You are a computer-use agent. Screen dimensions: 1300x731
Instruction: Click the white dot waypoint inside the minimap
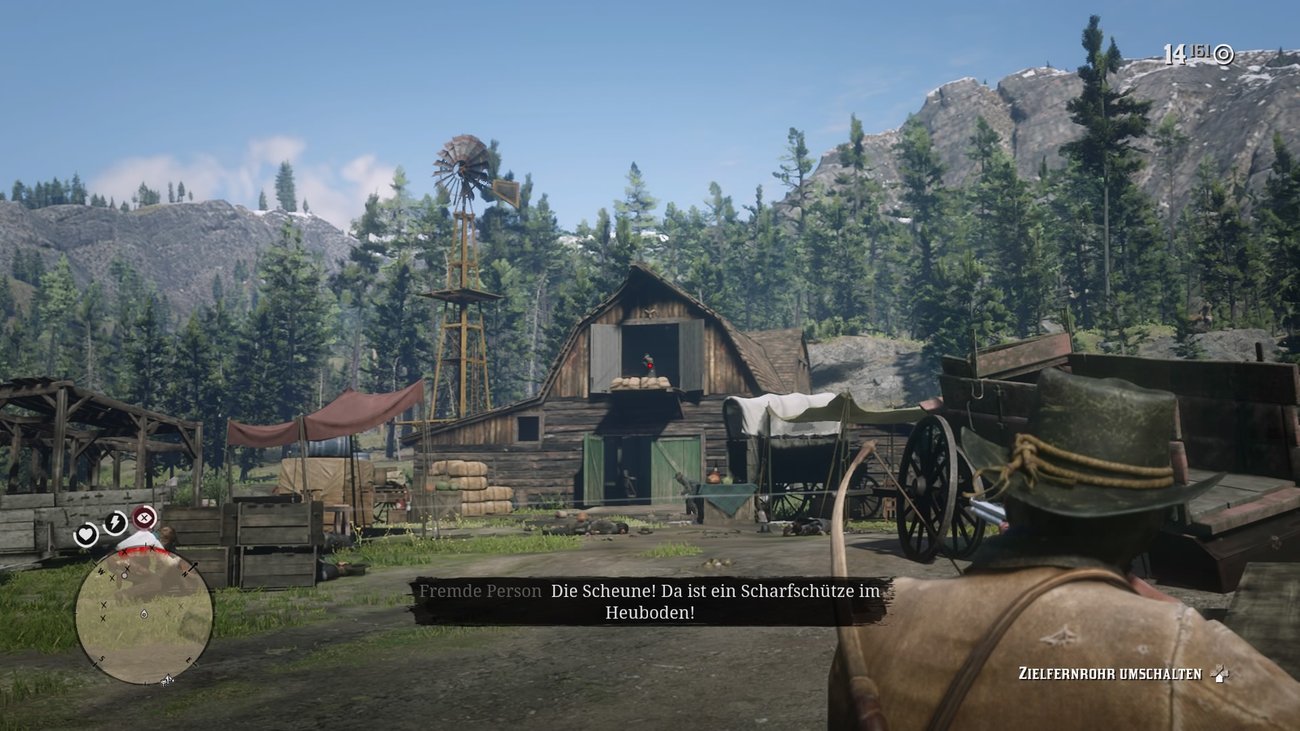125,575
